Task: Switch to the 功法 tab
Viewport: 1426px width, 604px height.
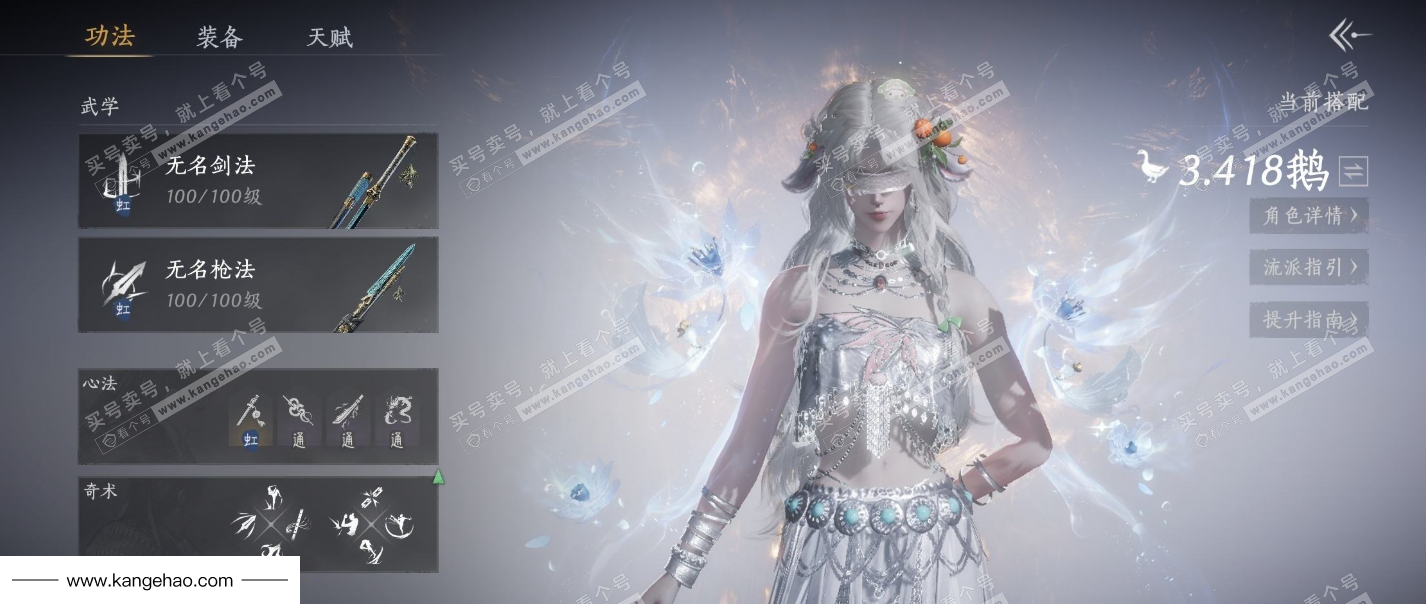Action: pyautogui.click(x=110, y=37)
